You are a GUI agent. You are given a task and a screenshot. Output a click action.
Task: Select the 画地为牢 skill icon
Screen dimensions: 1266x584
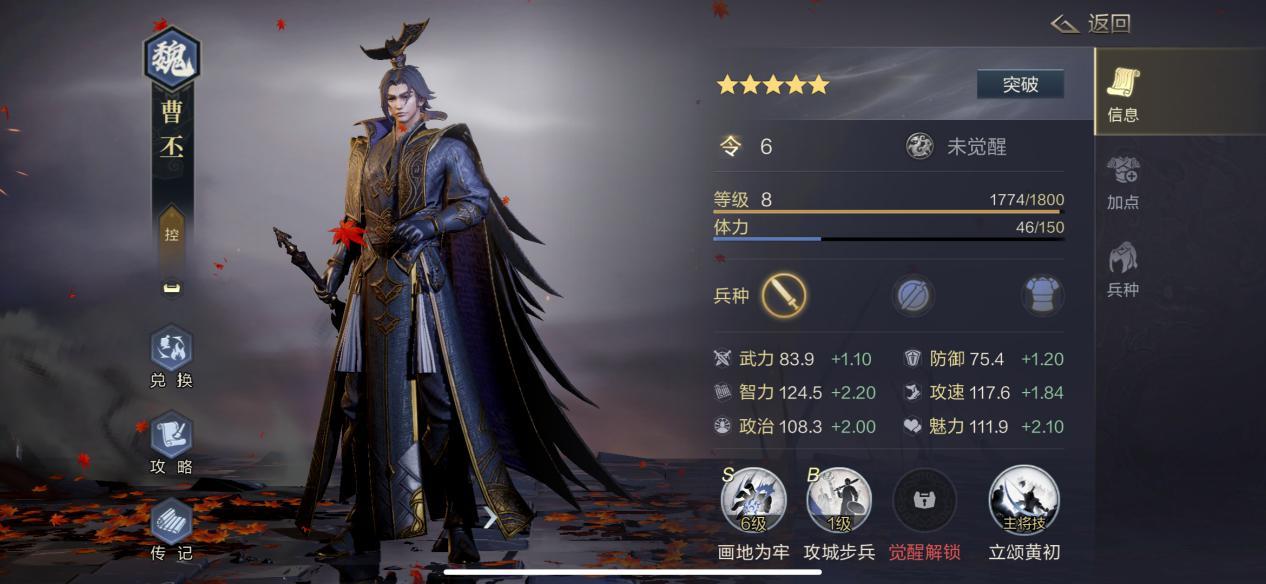pyautogui.click(x=753, y=499)
